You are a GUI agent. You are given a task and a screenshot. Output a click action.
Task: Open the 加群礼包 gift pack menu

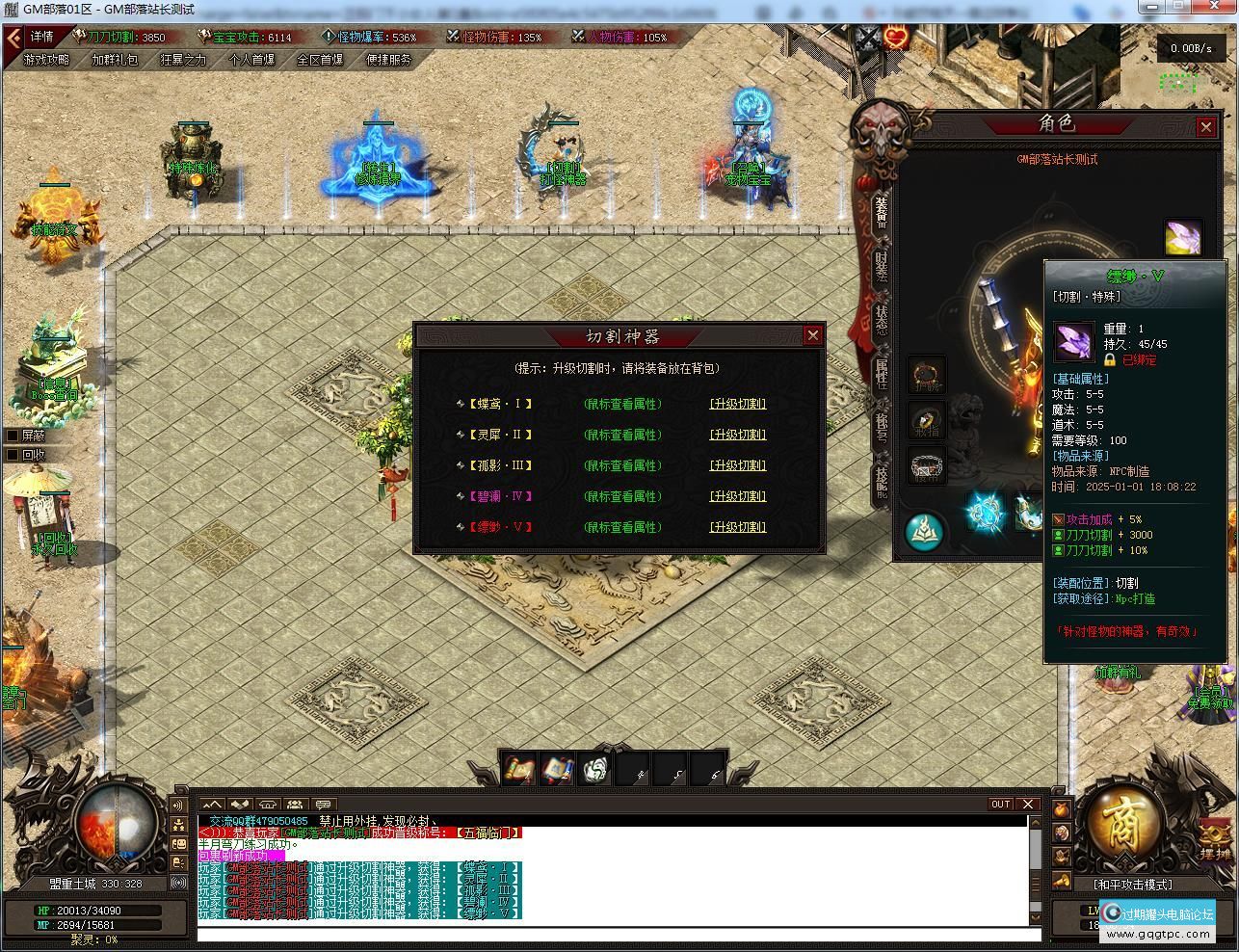pyautogui.click(x=115, y=60)
